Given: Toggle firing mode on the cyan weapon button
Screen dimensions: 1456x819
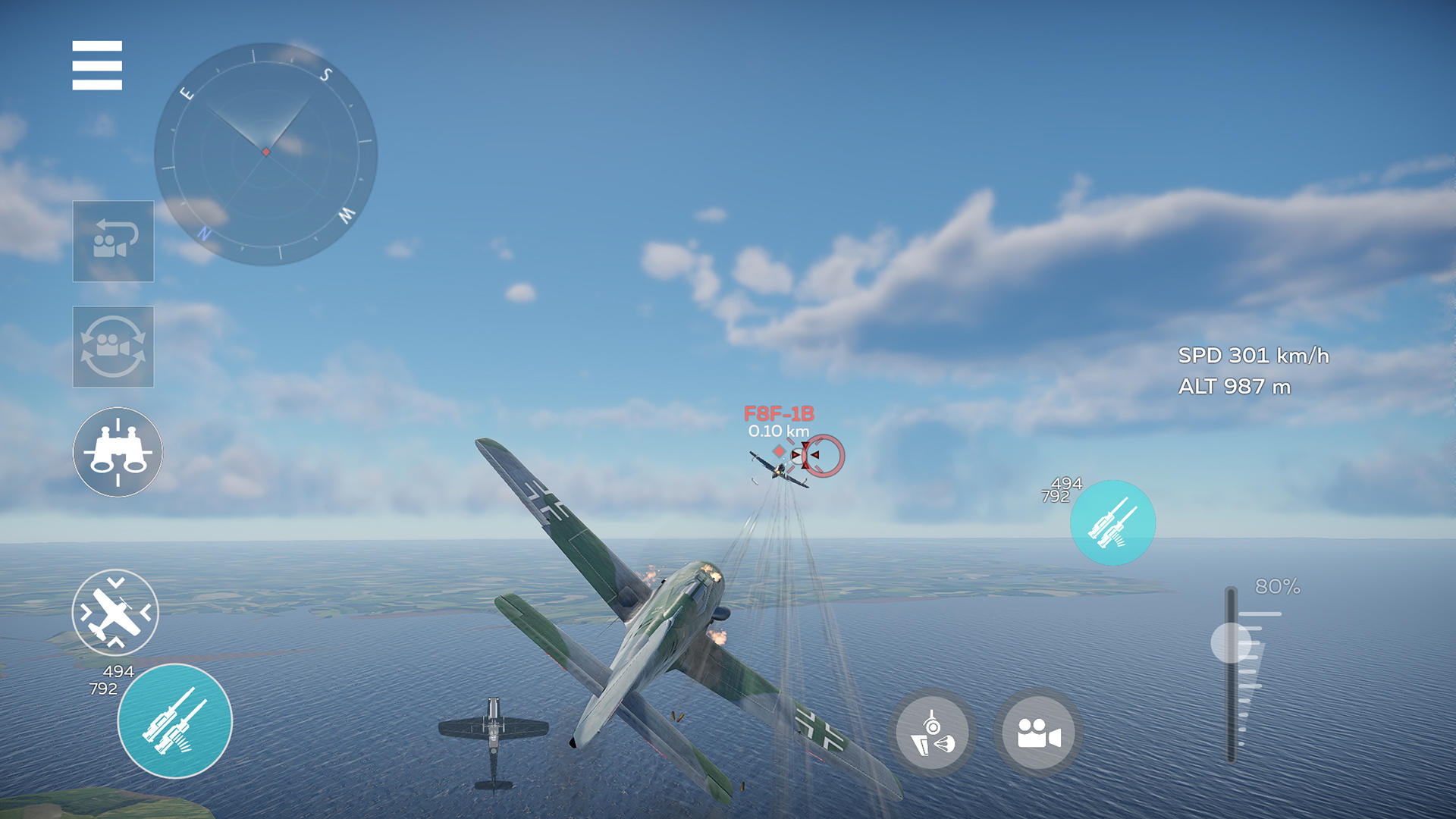Looking at the screenshot, I should click(174, 720).
